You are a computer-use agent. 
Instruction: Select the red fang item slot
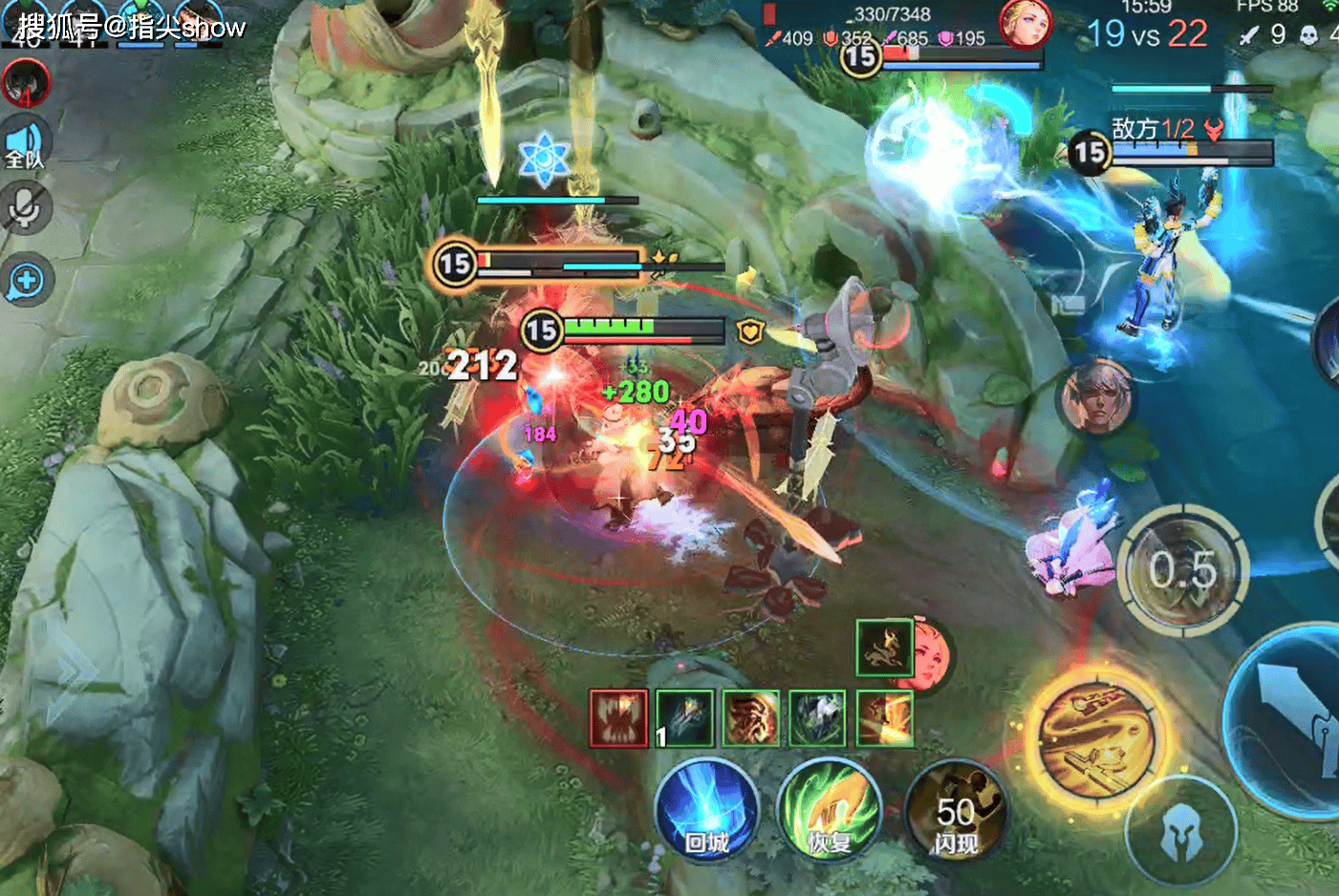click(618, 718)
